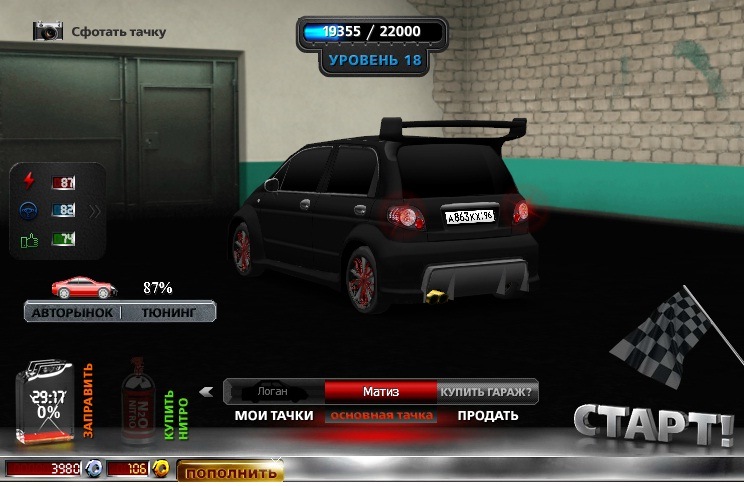Viewport: 744px width, 486px height.
Task: Sell the car with ПРОДАТЬ
Action: tap(488, 416)
